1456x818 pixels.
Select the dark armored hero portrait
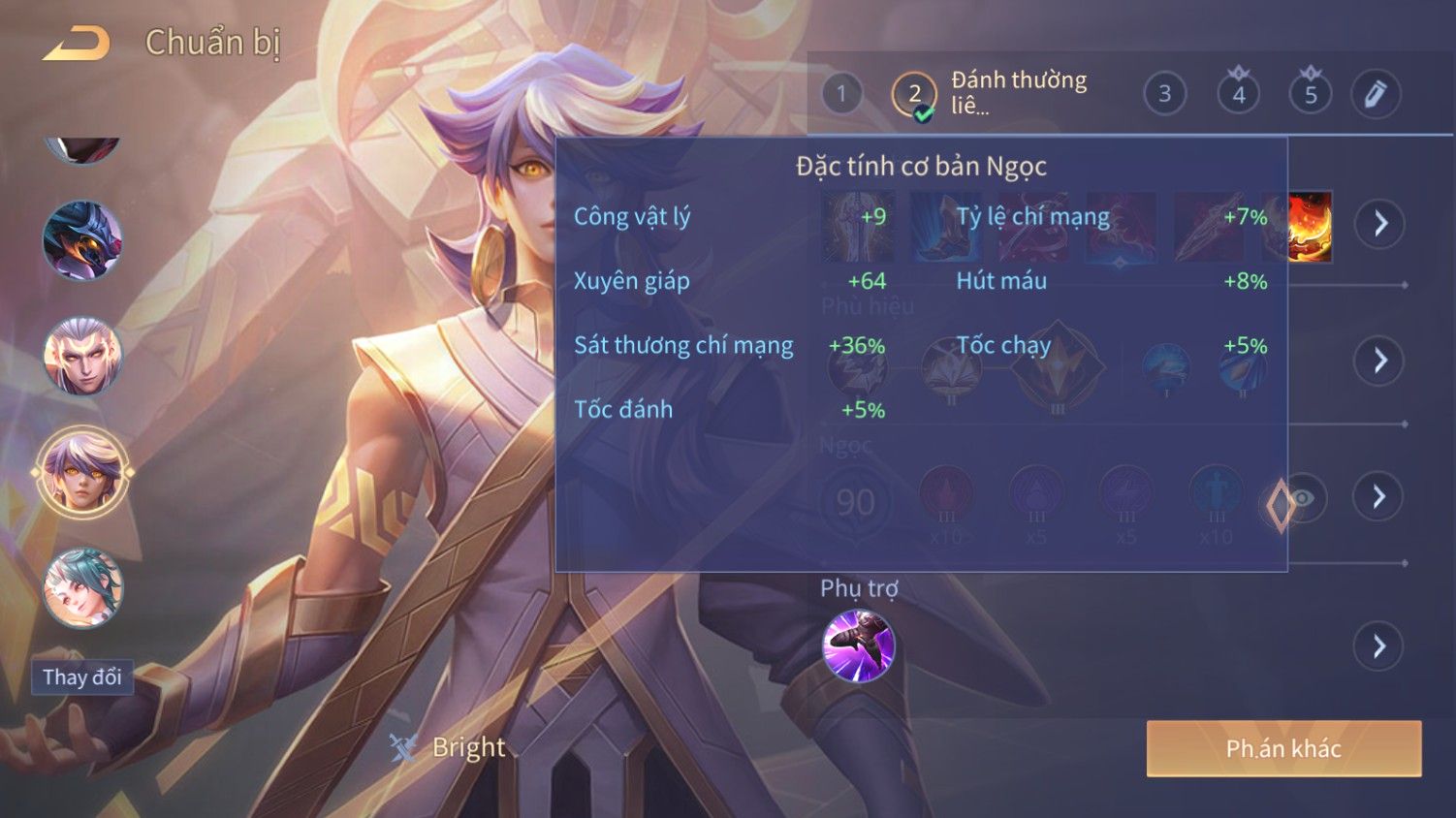82,240
